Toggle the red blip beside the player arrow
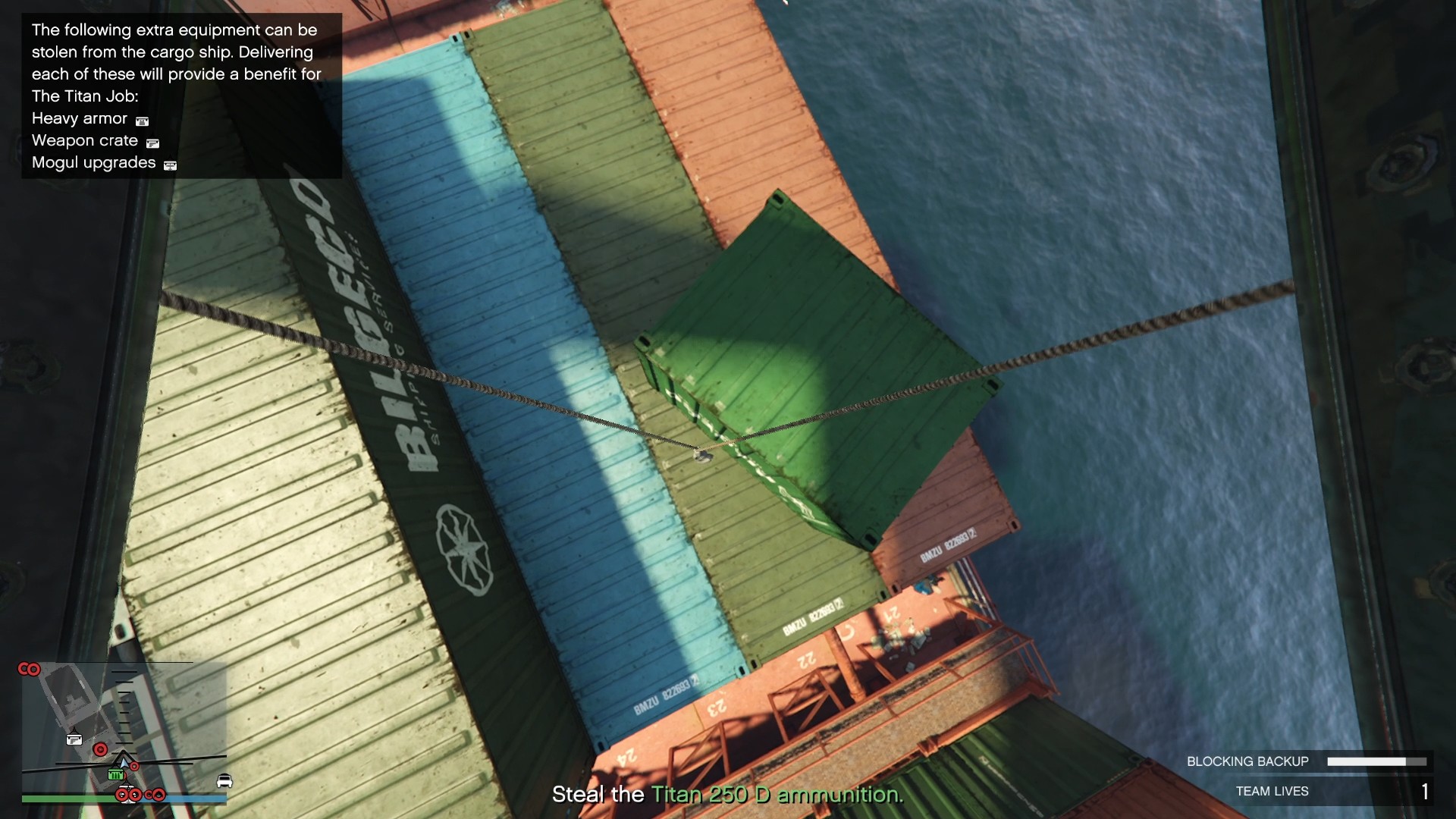 click(134, 766)
